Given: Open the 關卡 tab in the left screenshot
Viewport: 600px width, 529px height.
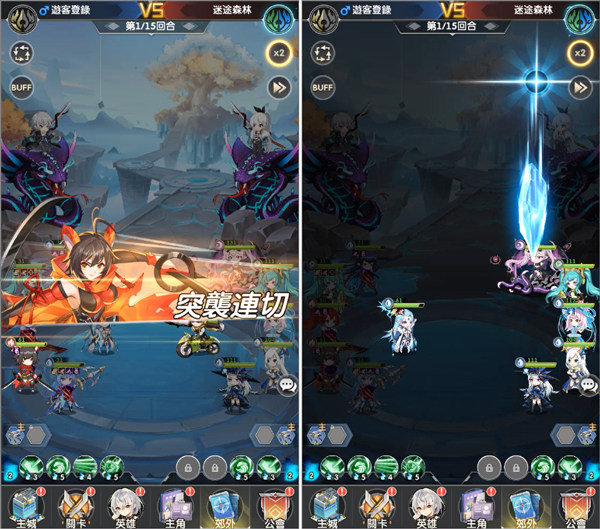Looking at the screenshot, I should 73,506.
